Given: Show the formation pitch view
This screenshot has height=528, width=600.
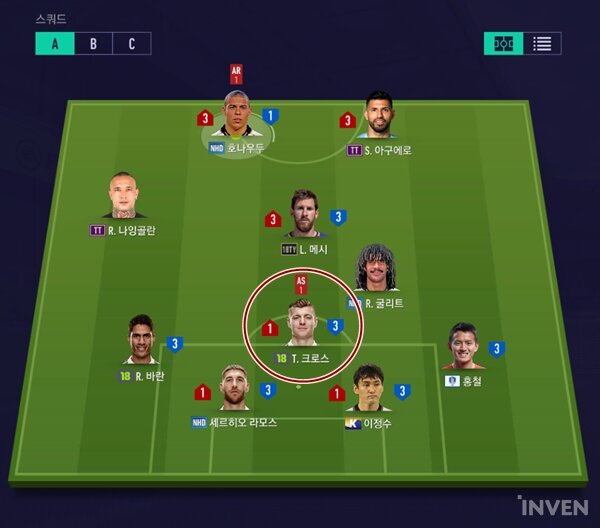Looking at the screenshot, I should (504, 43).
